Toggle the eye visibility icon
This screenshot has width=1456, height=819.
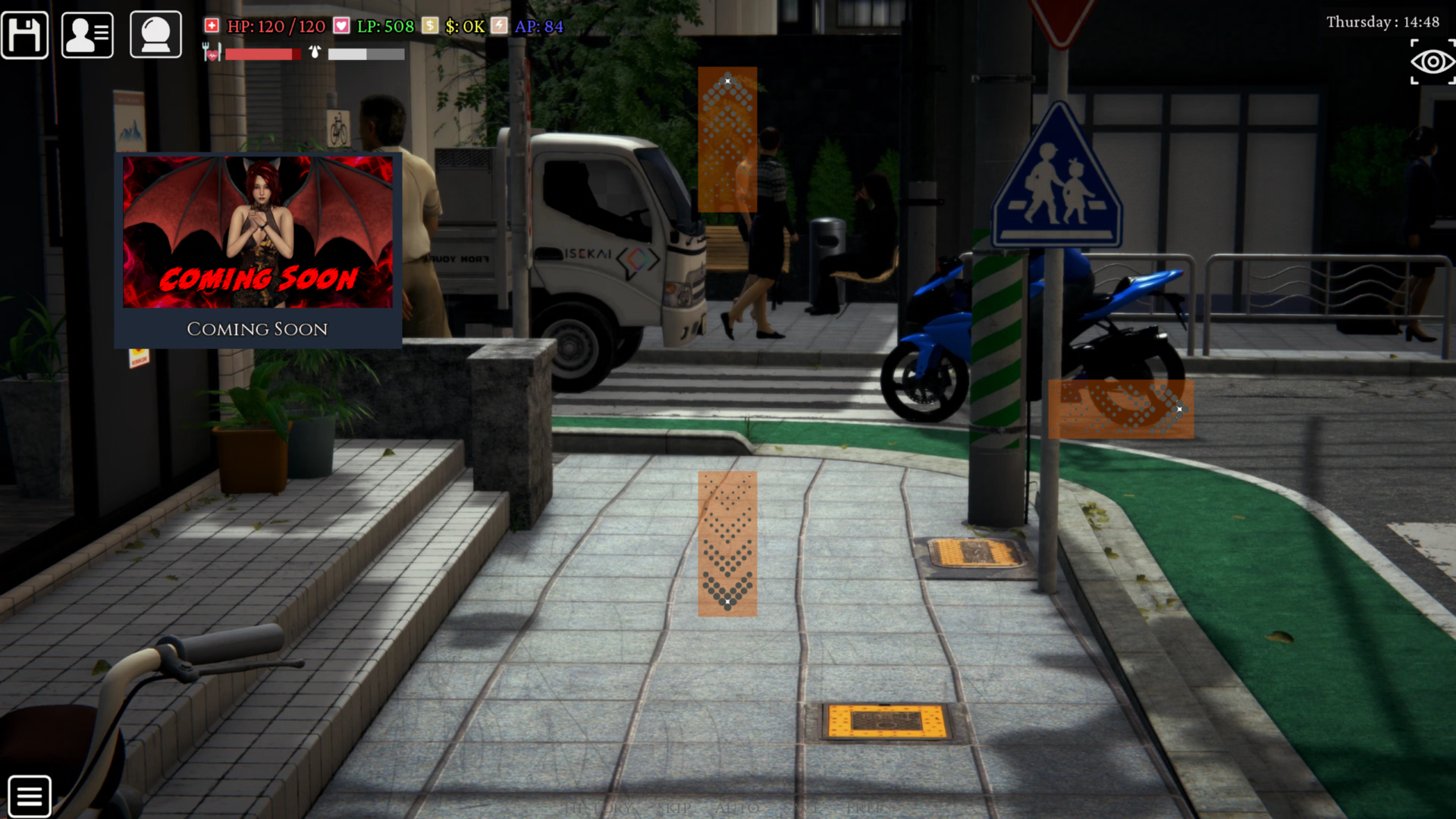click(x=1432, y=62)
